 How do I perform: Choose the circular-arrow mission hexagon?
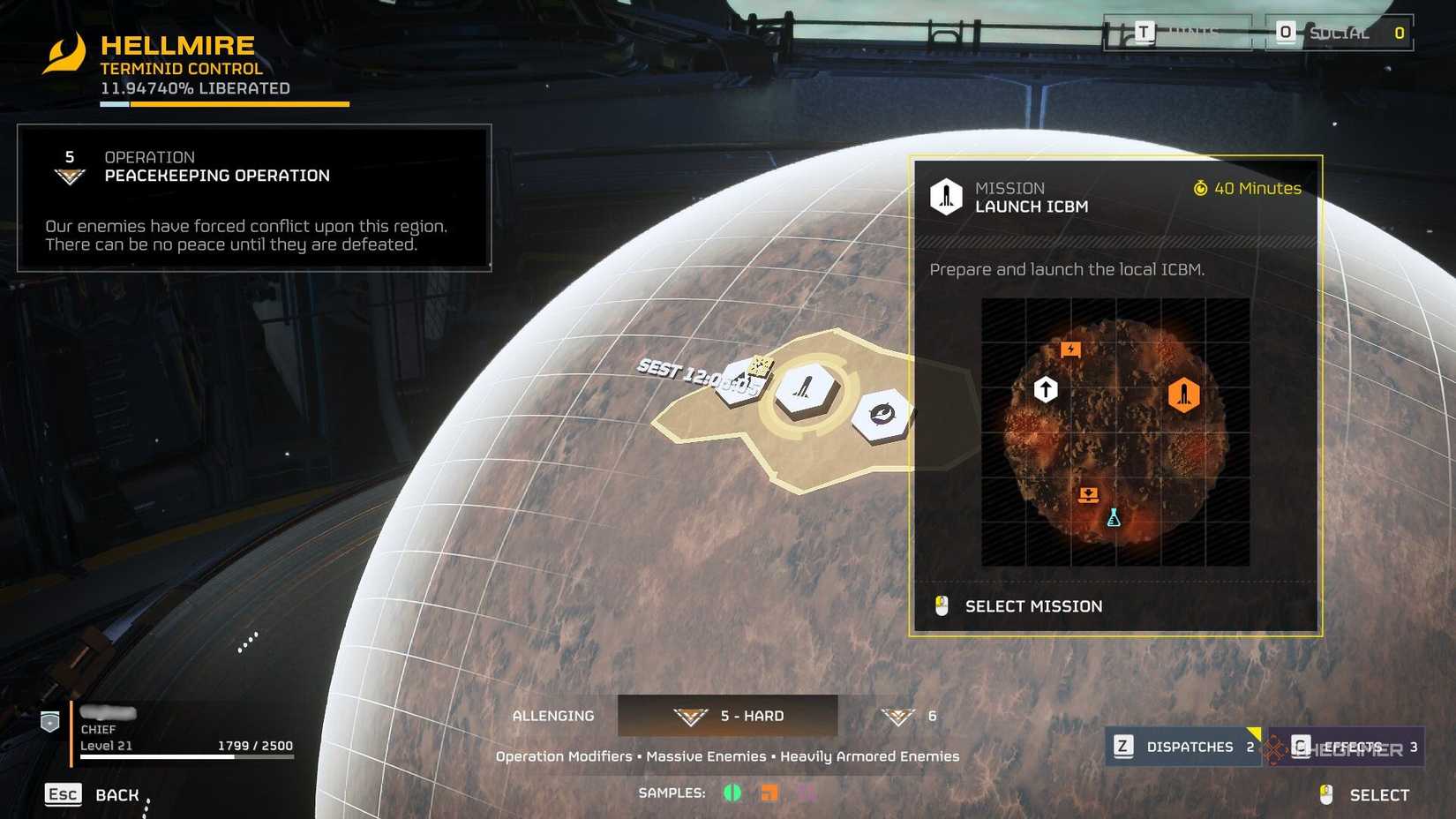[x=882, y=414]
